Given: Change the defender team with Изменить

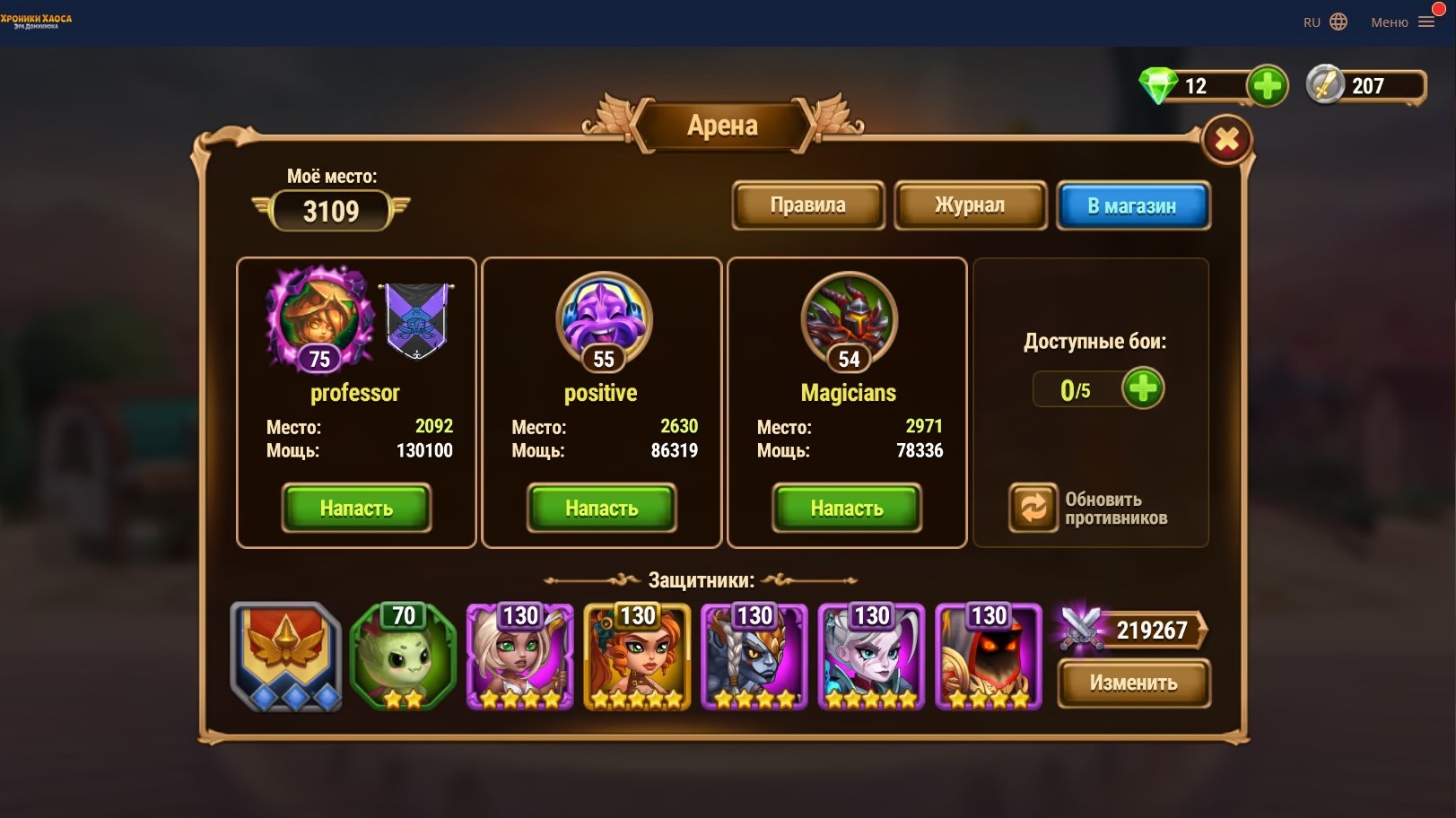Looking at the screenshot, I should coord(1133,683).
